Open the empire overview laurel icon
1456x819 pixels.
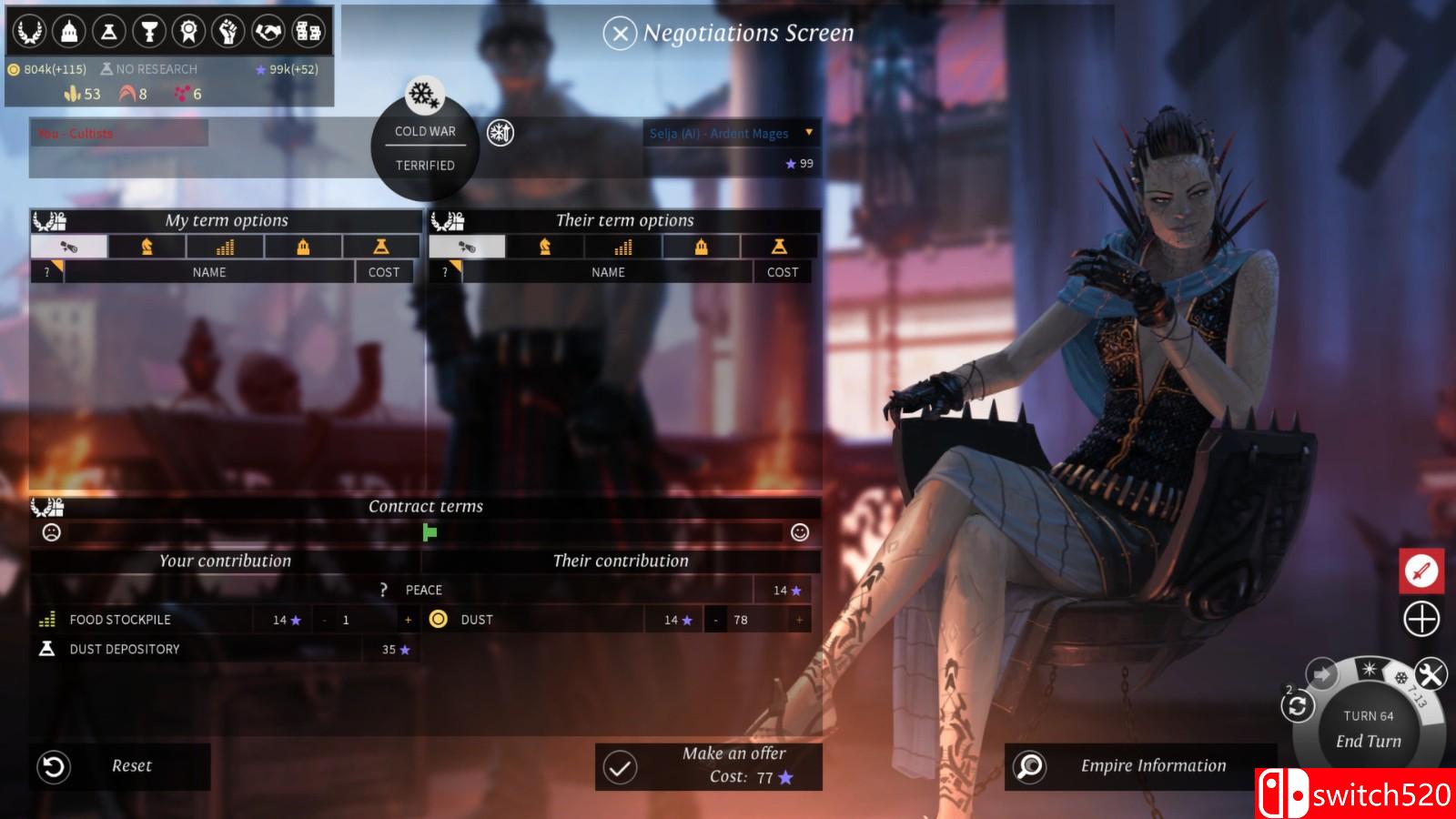tap(29, 32)
